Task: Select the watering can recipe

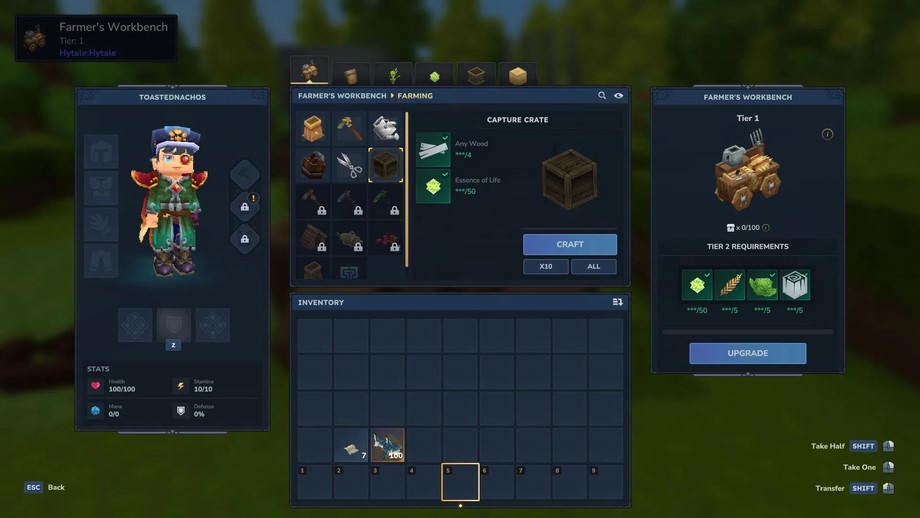Action: click(x=386, y=129)
